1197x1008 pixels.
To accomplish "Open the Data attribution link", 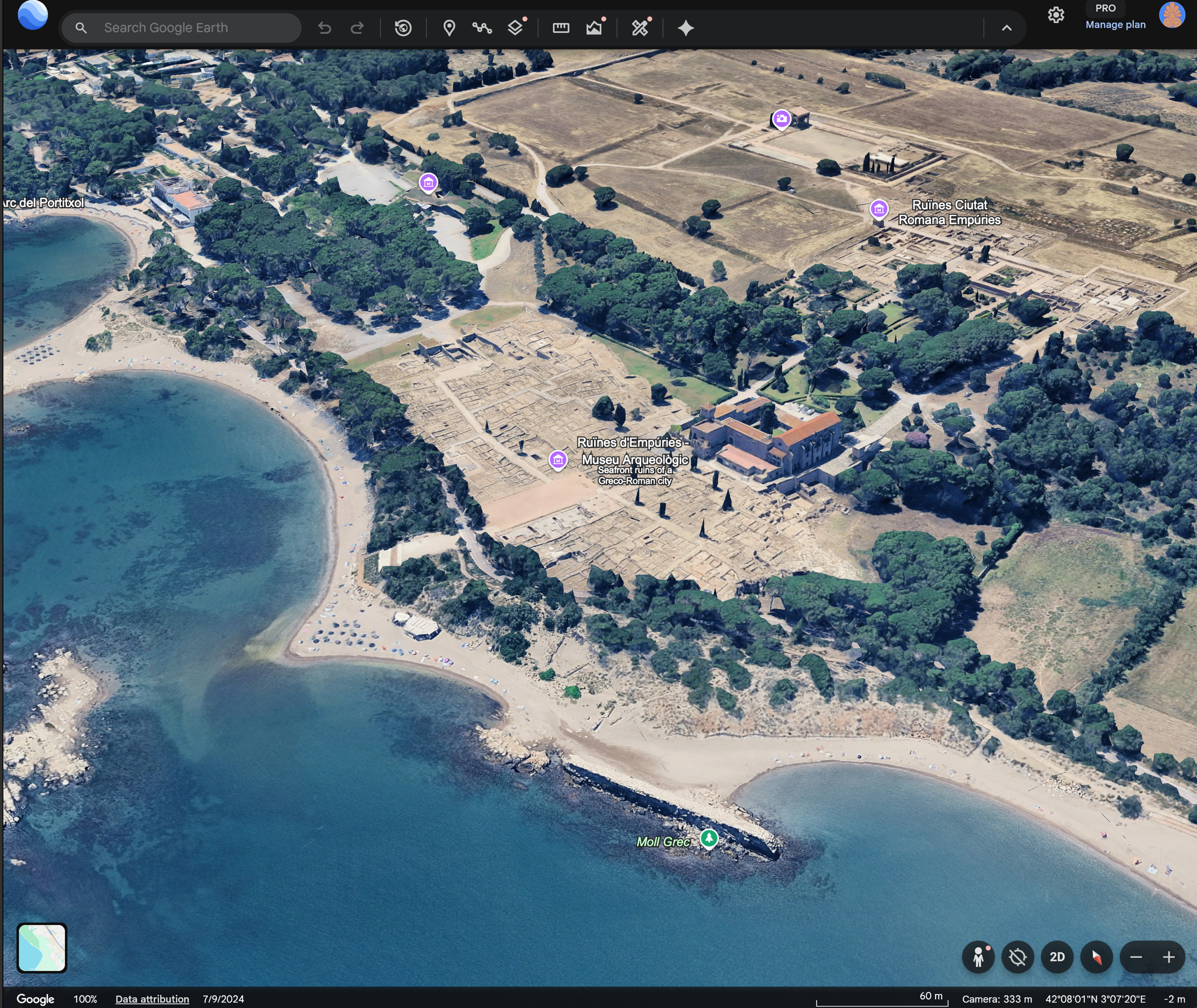I will click(x=152, y=999).
